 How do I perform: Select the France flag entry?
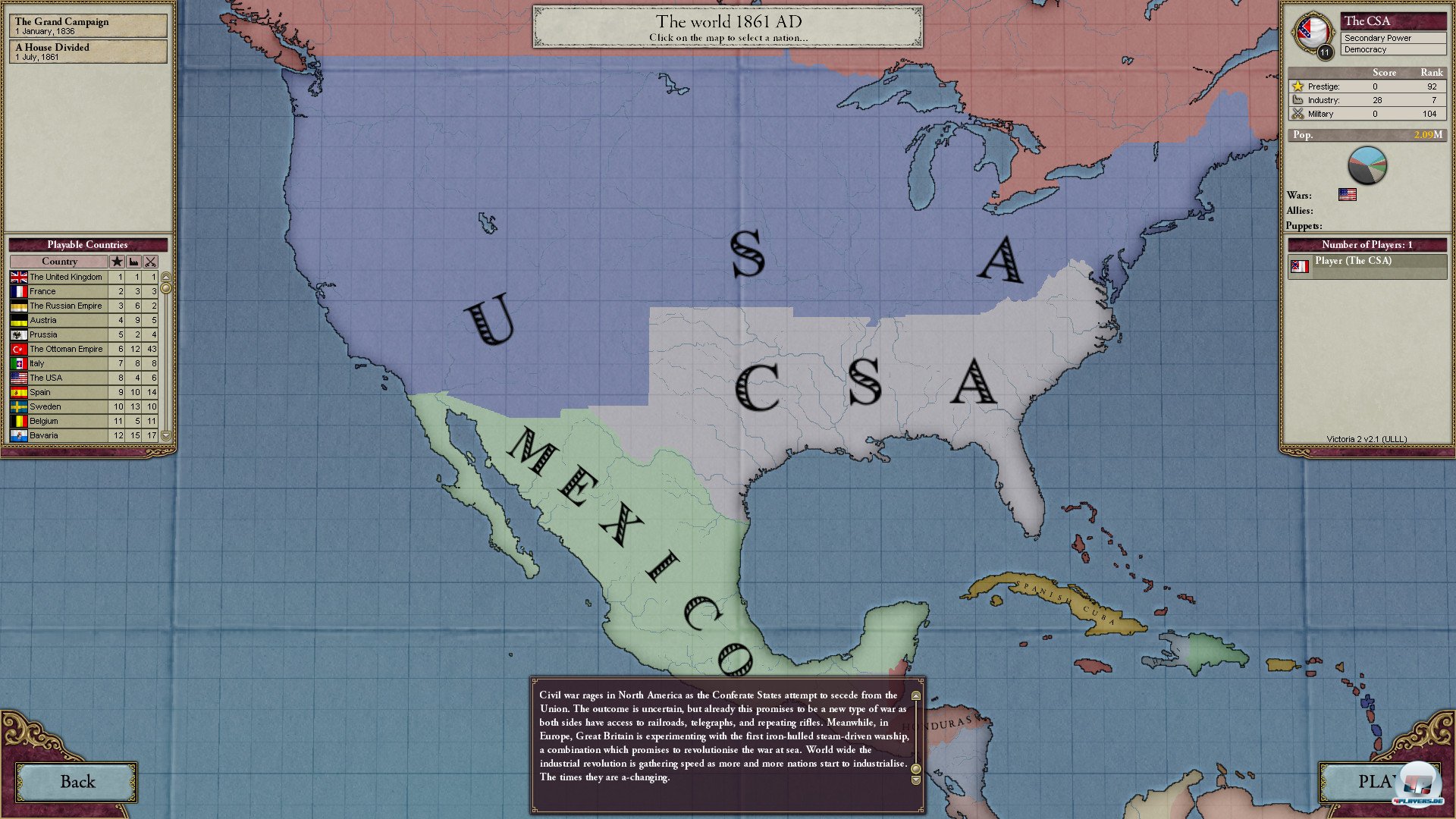tap(18, 291)
